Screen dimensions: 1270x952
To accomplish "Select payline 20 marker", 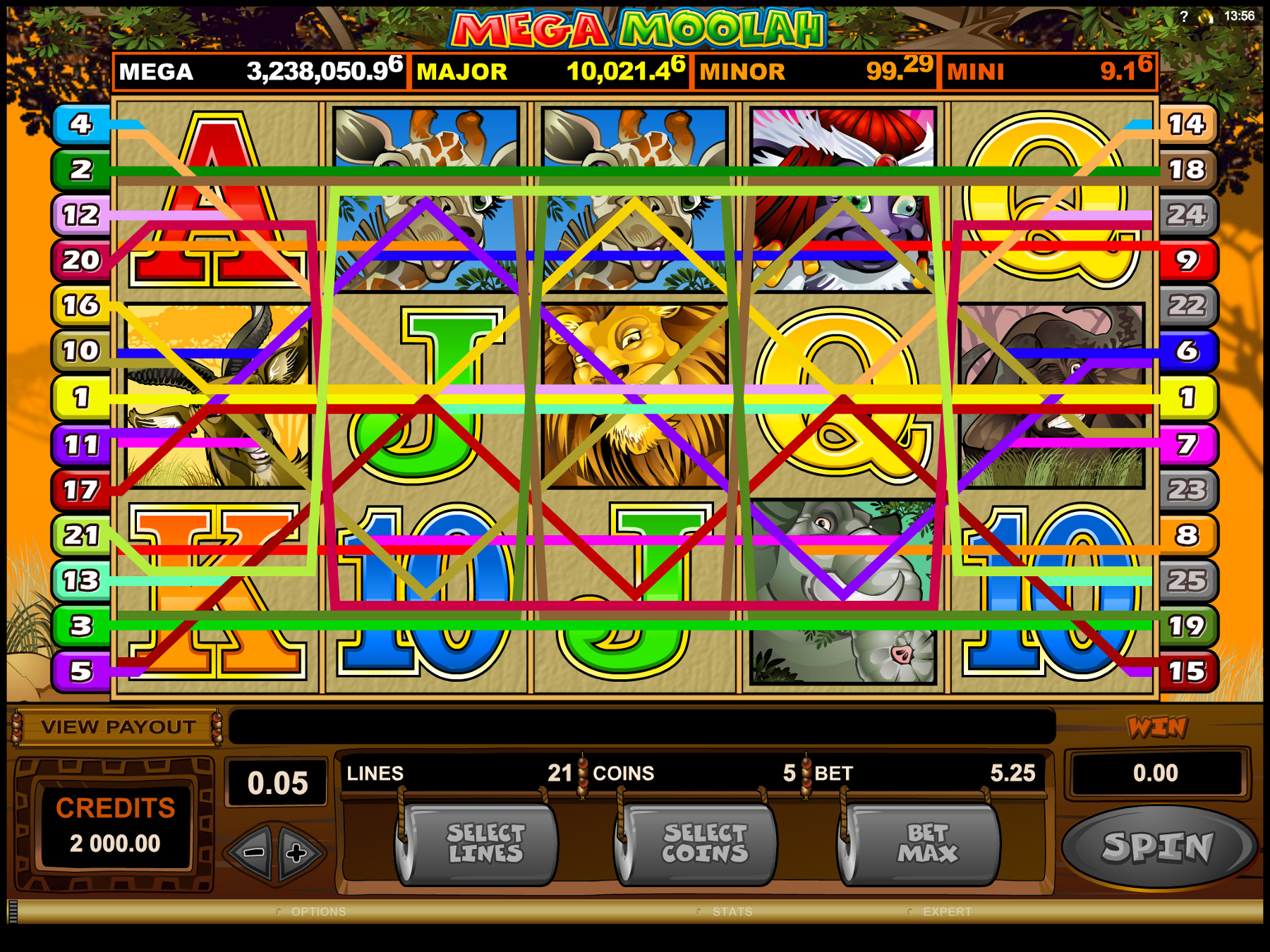I will [81, 260].
